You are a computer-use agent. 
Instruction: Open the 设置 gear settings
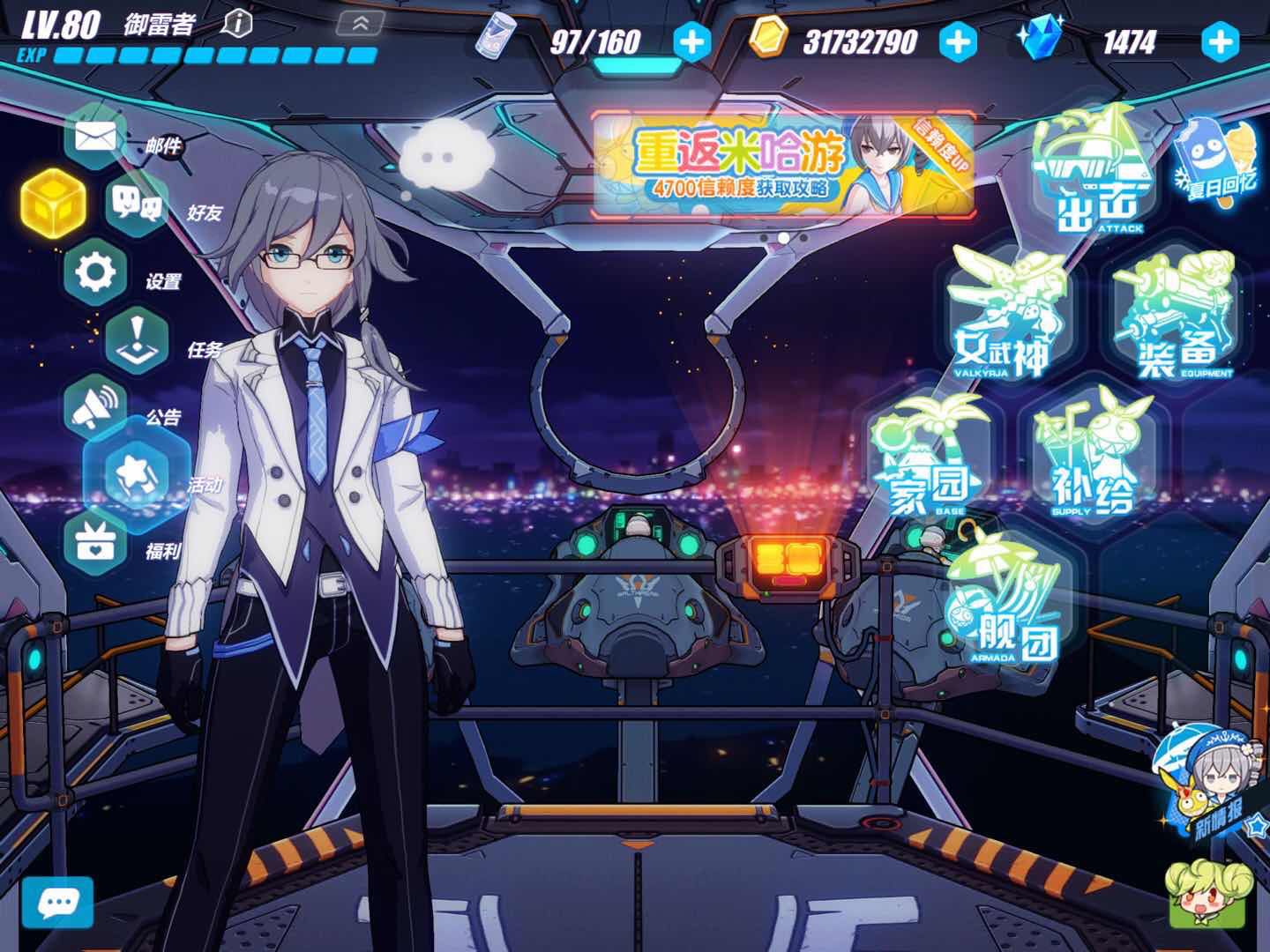(96, 272)
